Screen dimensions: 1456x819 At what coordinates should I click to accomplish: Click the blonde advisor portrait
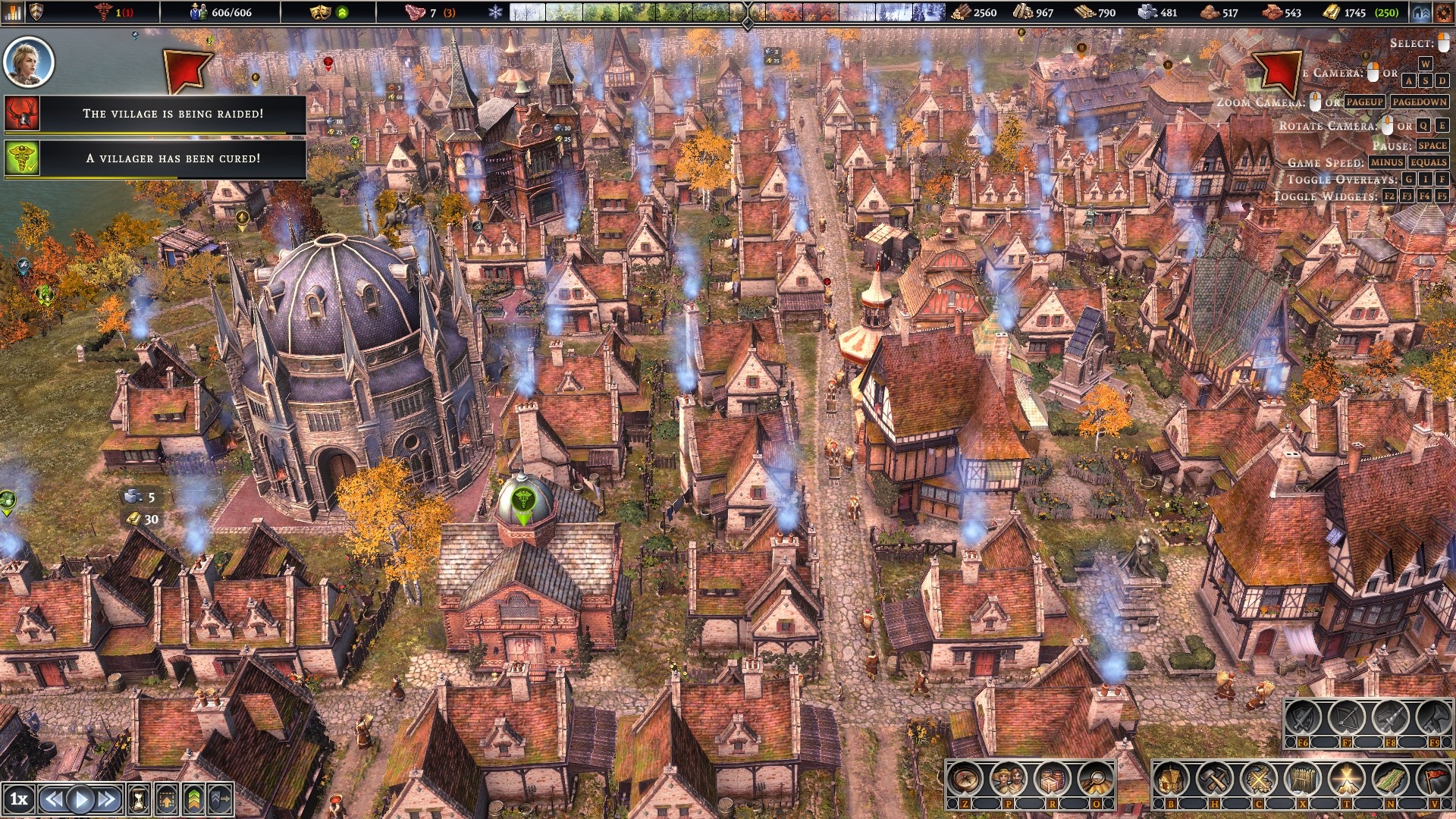coord(29,61)
